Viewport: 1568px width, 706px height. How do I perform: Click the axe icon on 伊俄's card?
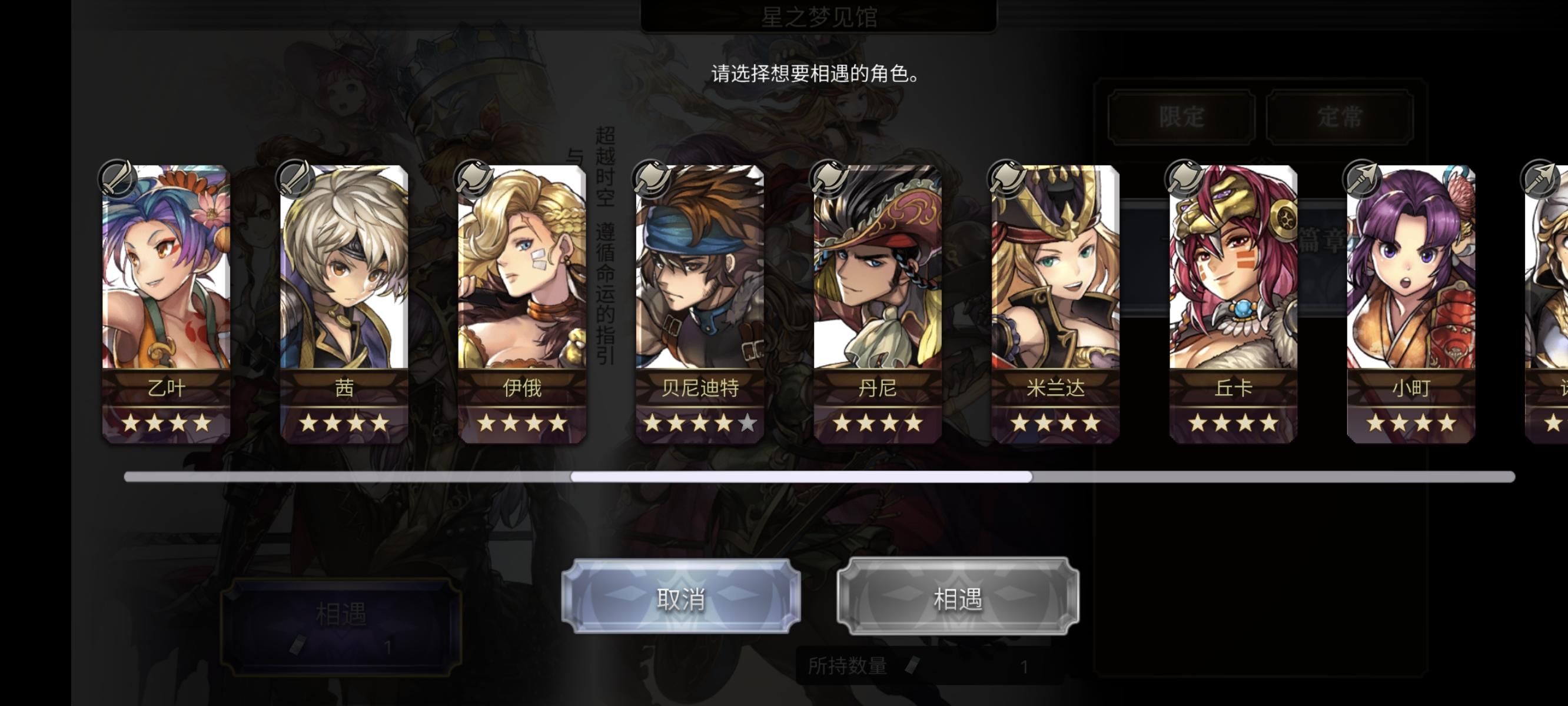(474, 177)
